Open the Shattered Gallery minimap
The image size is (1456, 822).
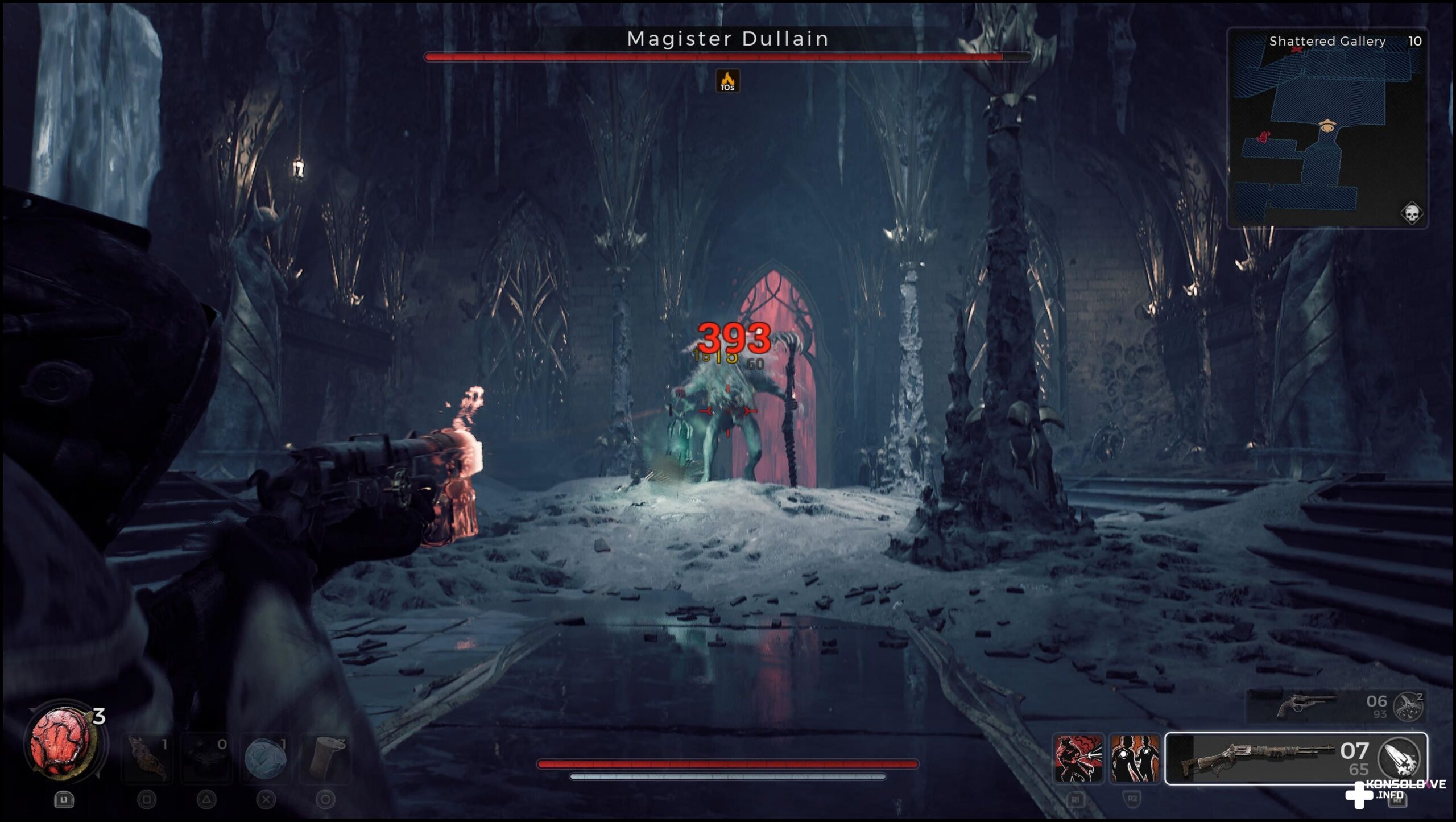click(1327, 128)
